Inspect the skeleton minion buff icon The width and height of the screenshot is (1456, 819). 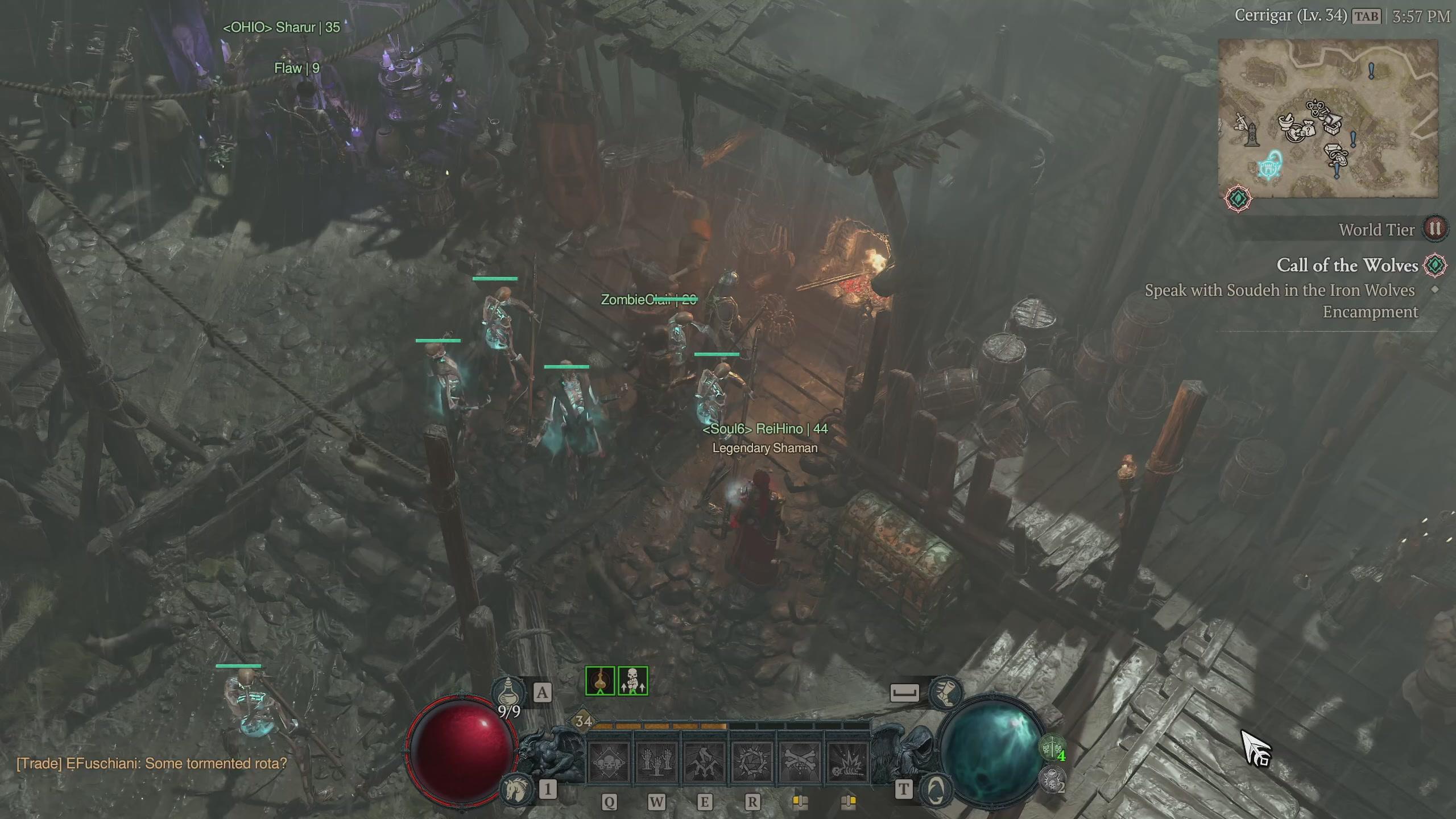(x=632, y=681)
